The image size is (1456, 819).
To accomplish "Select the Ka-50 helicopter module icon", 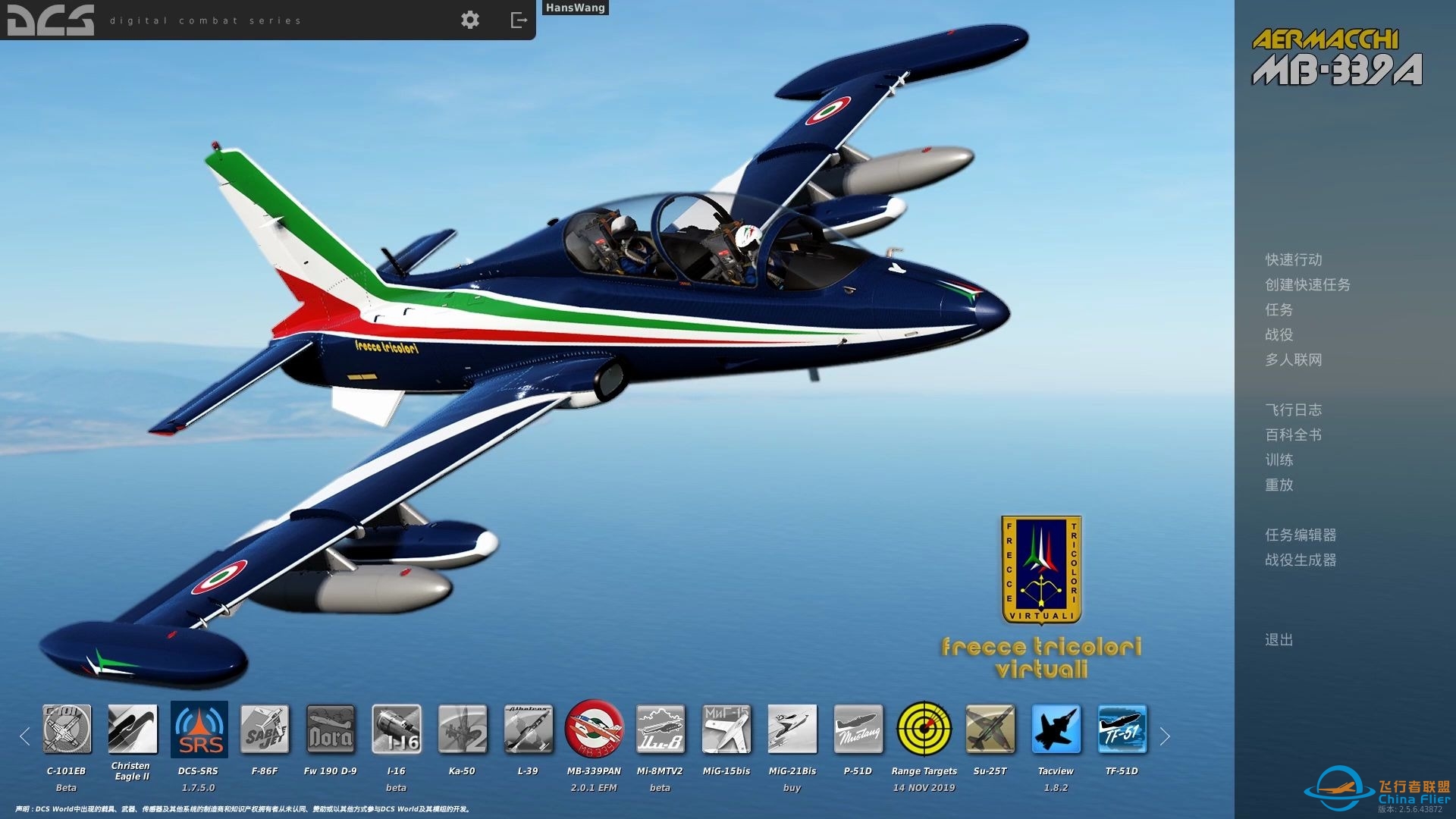I will click(x=462, y=730).
